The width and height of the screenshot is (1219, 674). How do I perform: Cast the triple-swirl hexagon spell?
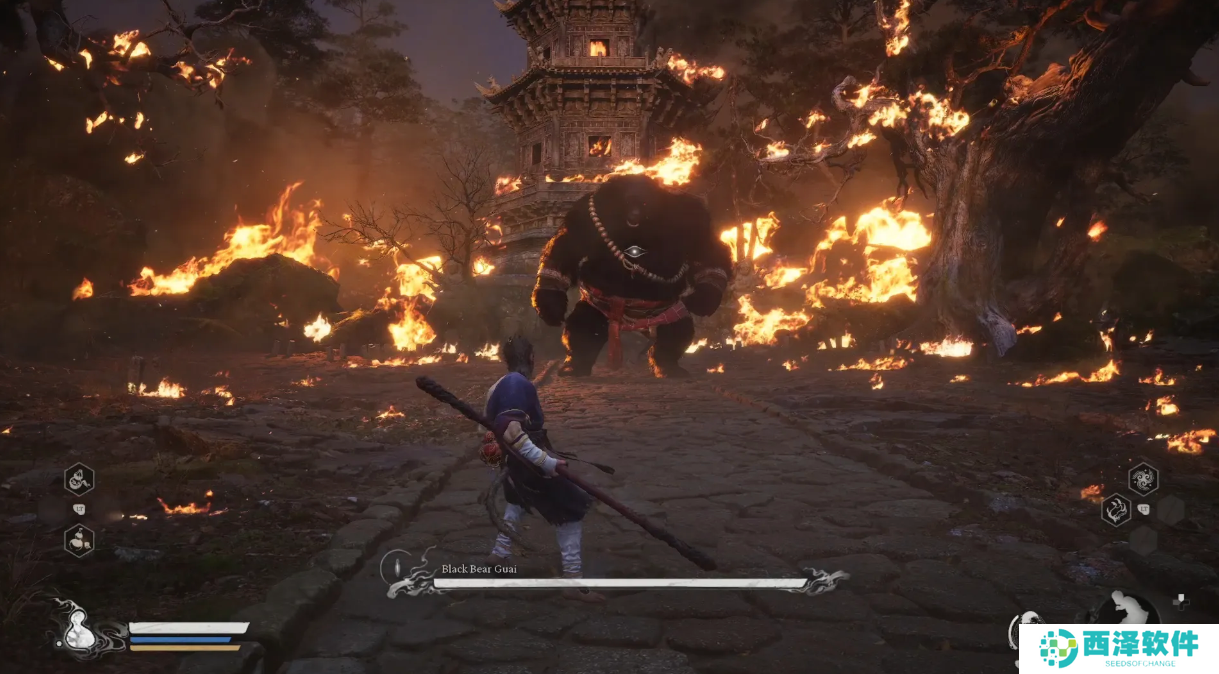(x=1143, y=478)
